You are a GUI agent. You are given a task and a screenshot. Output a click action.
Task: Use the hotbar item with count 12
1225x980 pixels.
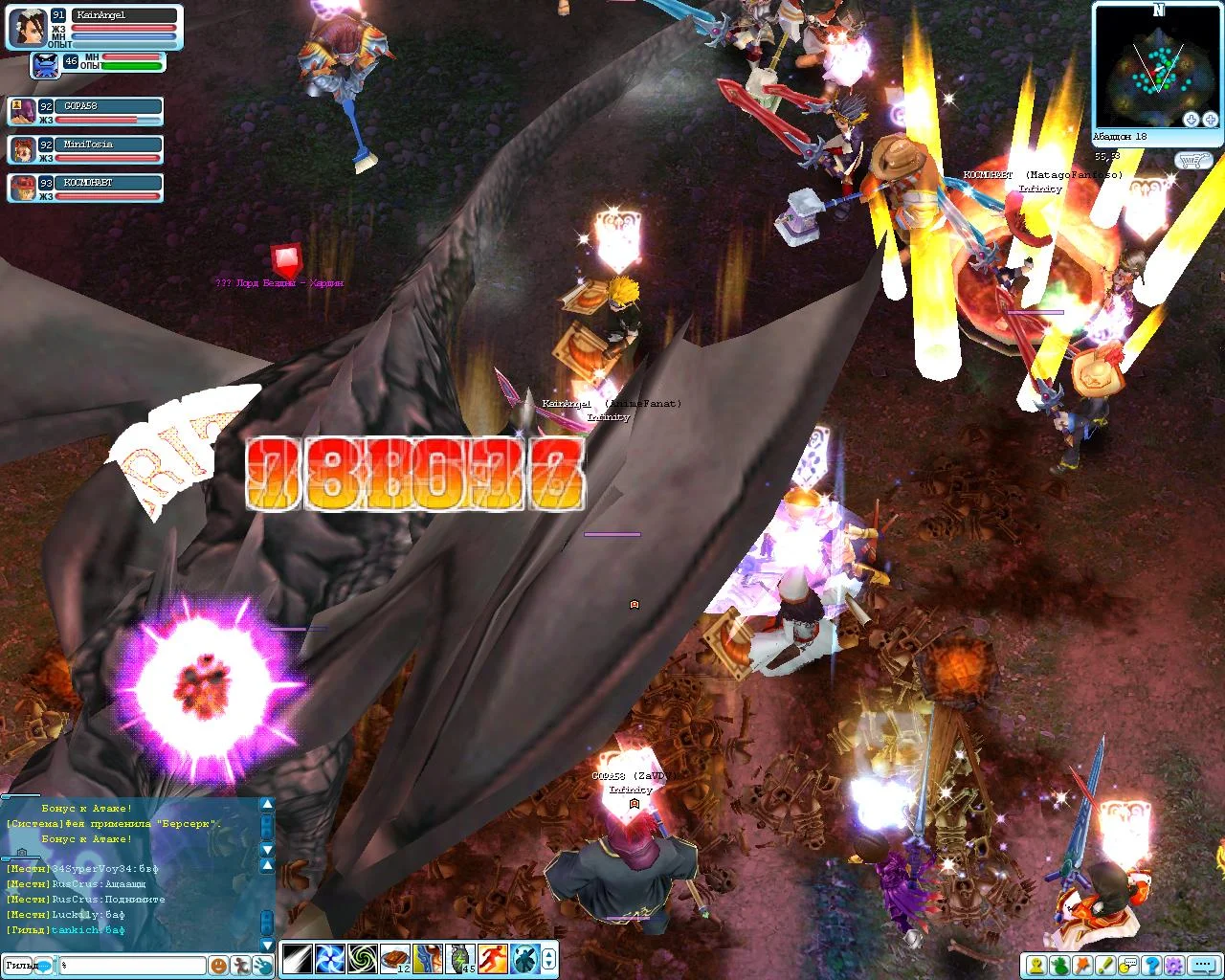pos(395,958)
